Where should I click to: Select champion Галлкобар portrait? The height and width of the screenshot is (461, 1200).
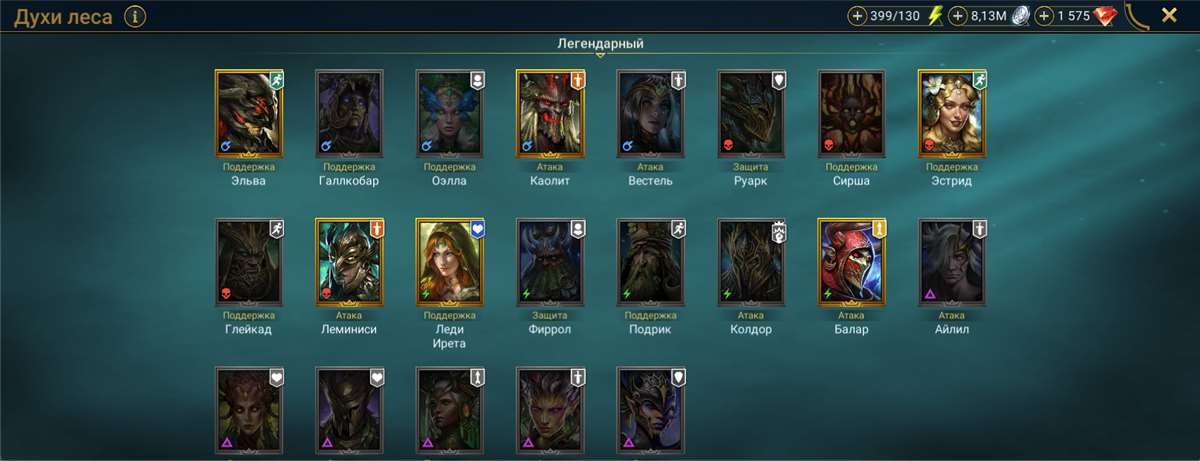[349, 113]
